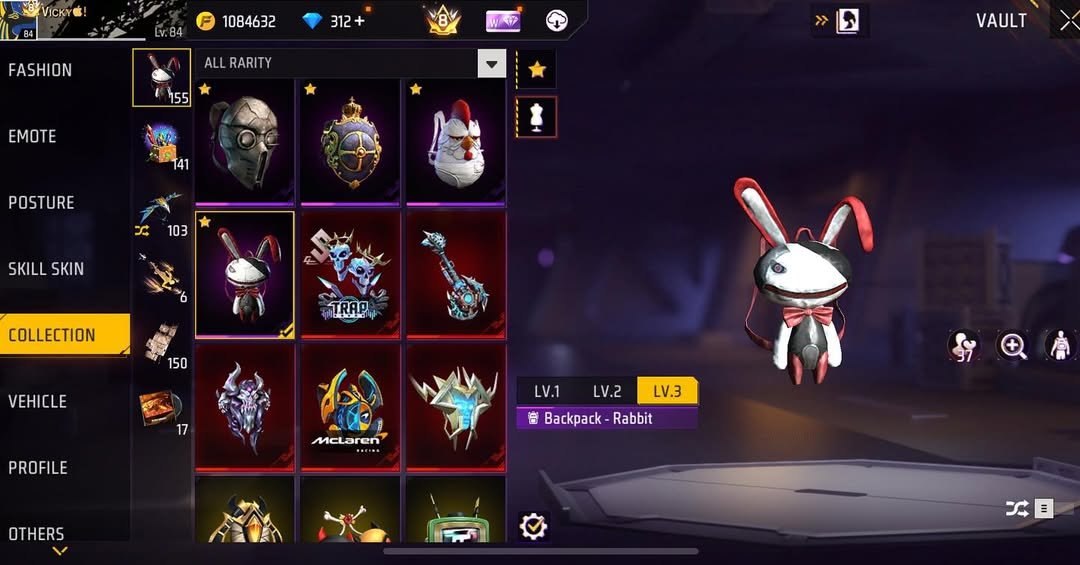Add diamonds with the plus button

pos(359,21)
